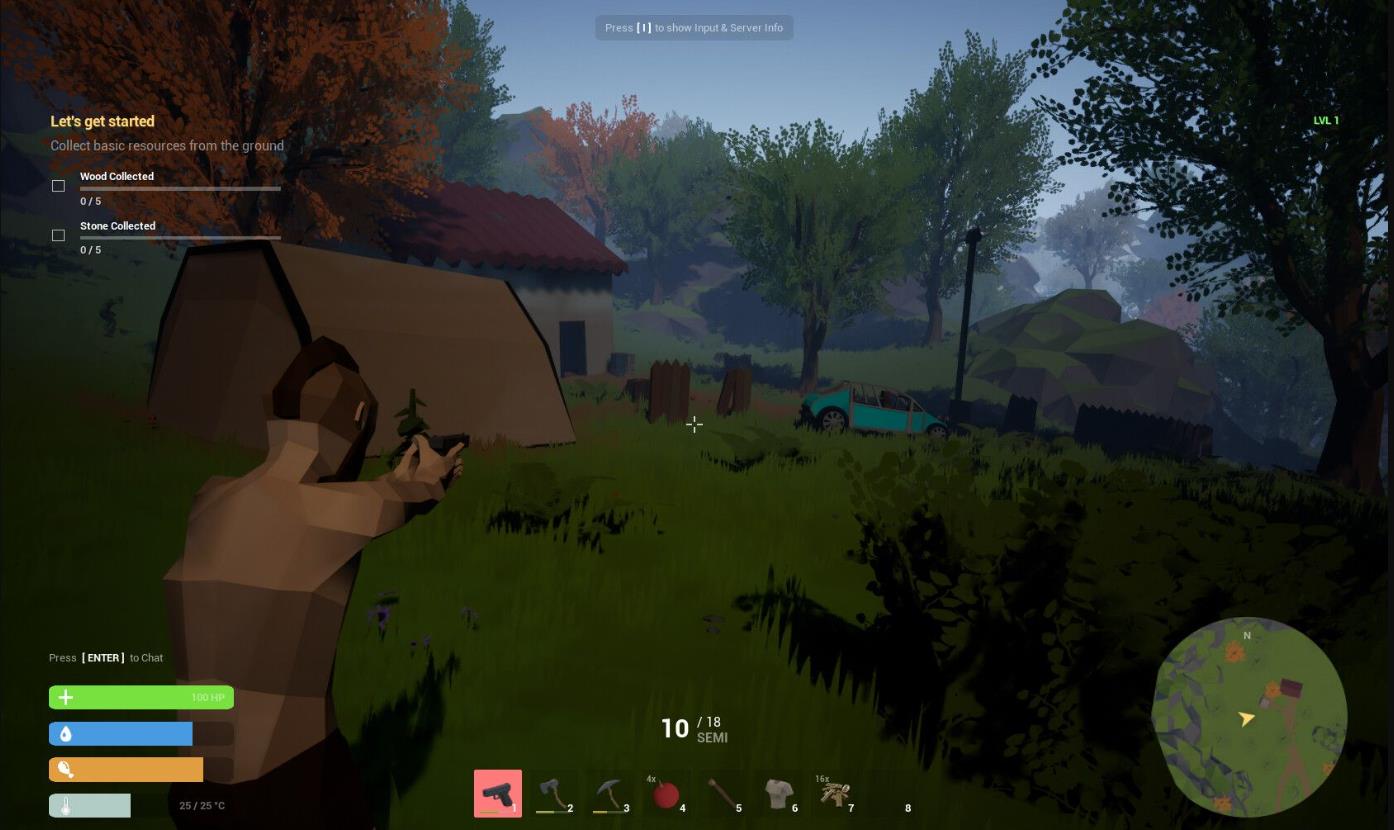The height and width of the screenshot is (830, 1394).
Task: Click the circular minimap
Action: (1249, 716)
